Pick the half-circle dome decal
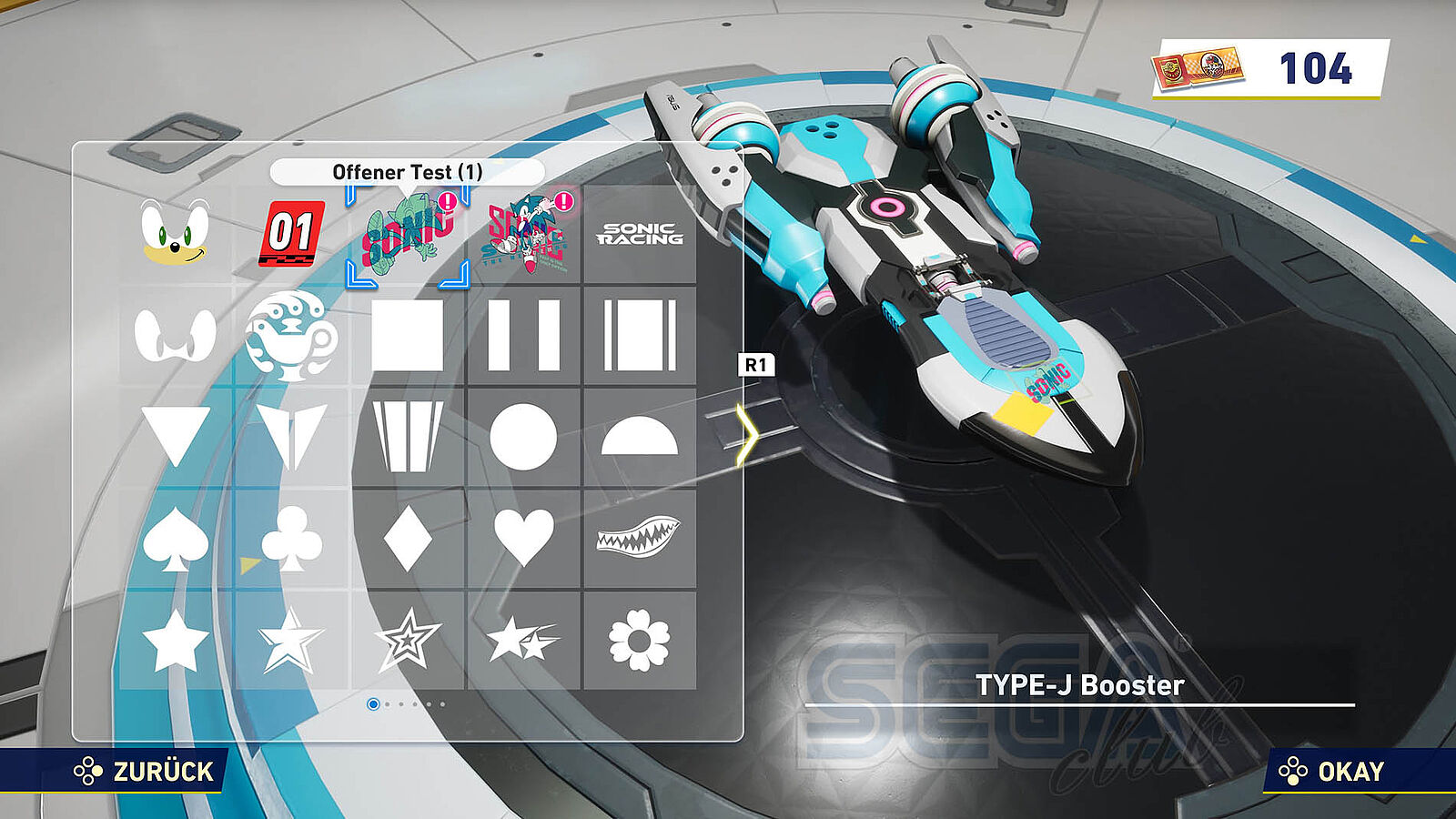The width and height of the screenshot is (1456, 819). (640, 438)
